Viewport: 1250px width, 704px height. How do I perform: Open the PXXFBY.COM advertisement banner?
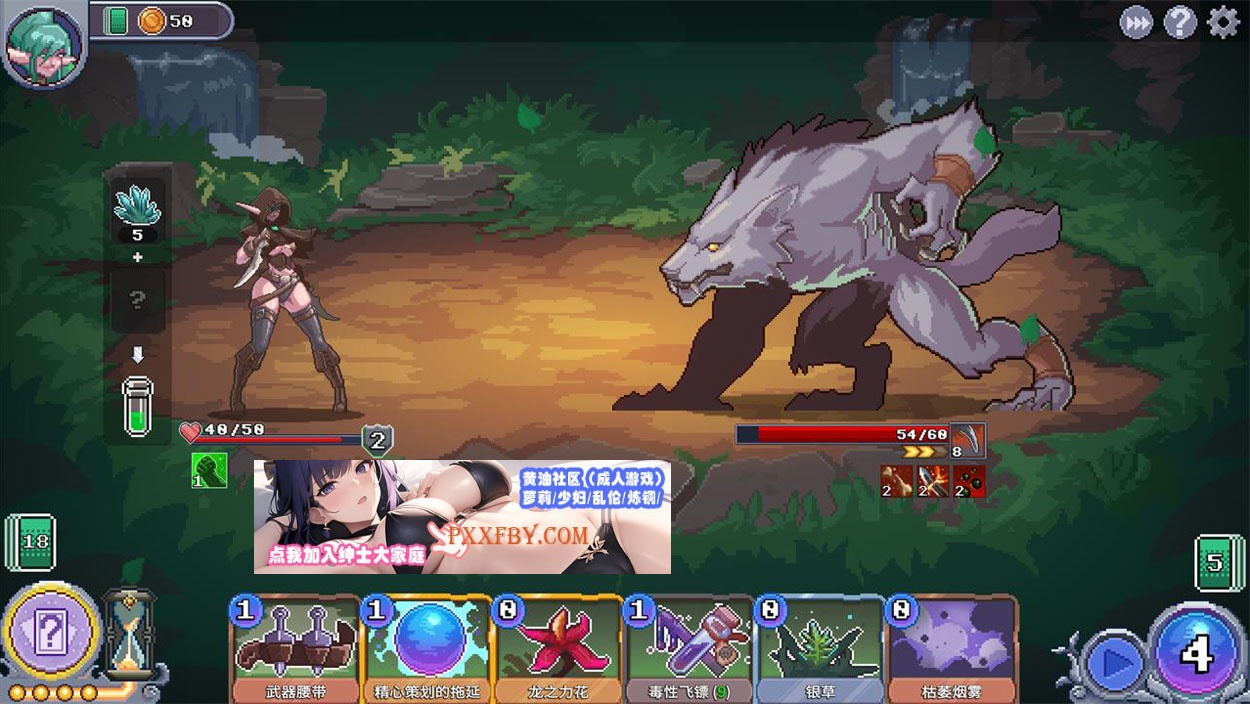[x=462, y=517]
